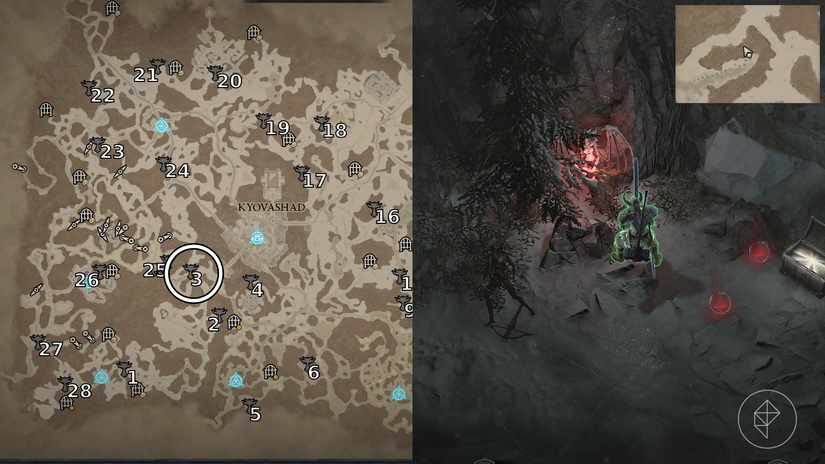Viewport: 825px width, 464px height.
Task: Click the Kyovashad town label on map
Action: tap(271, 207)
